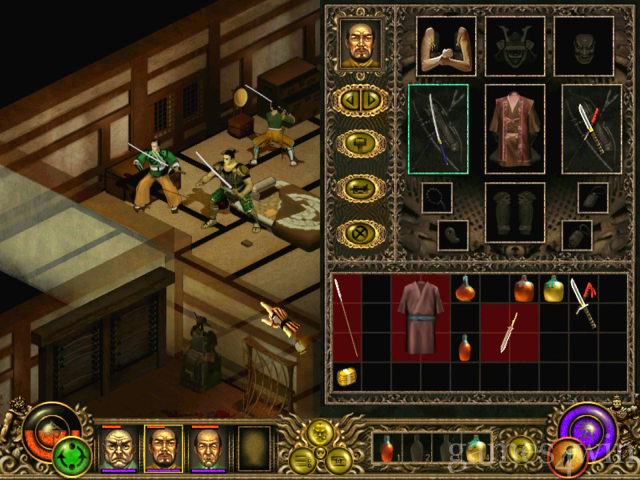Select the gold coin stack
Viewport: 640px width, 480px height.
click(x=345, y=377)
